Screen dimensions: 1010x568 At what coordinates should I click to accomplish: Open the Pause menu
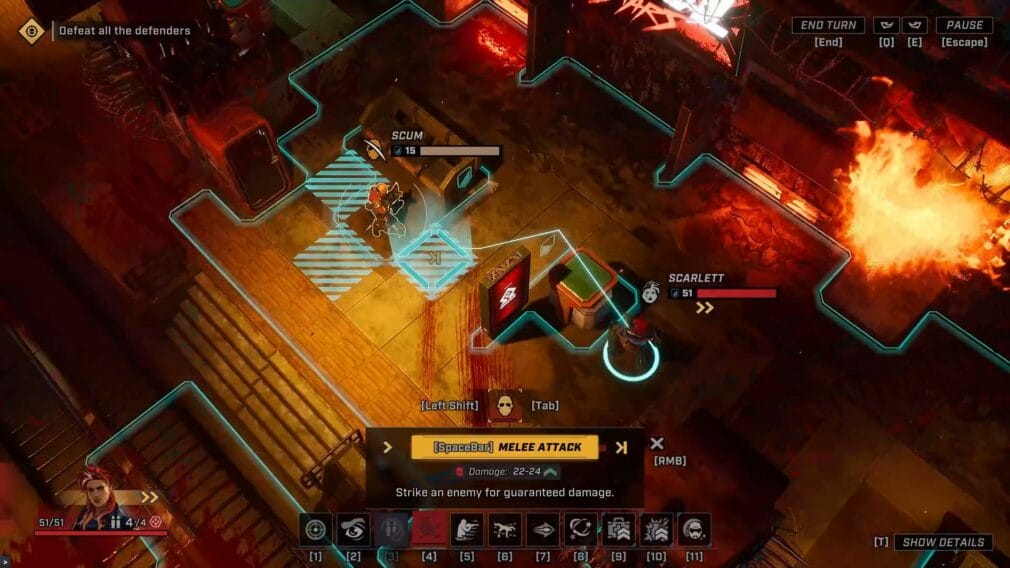964,26
